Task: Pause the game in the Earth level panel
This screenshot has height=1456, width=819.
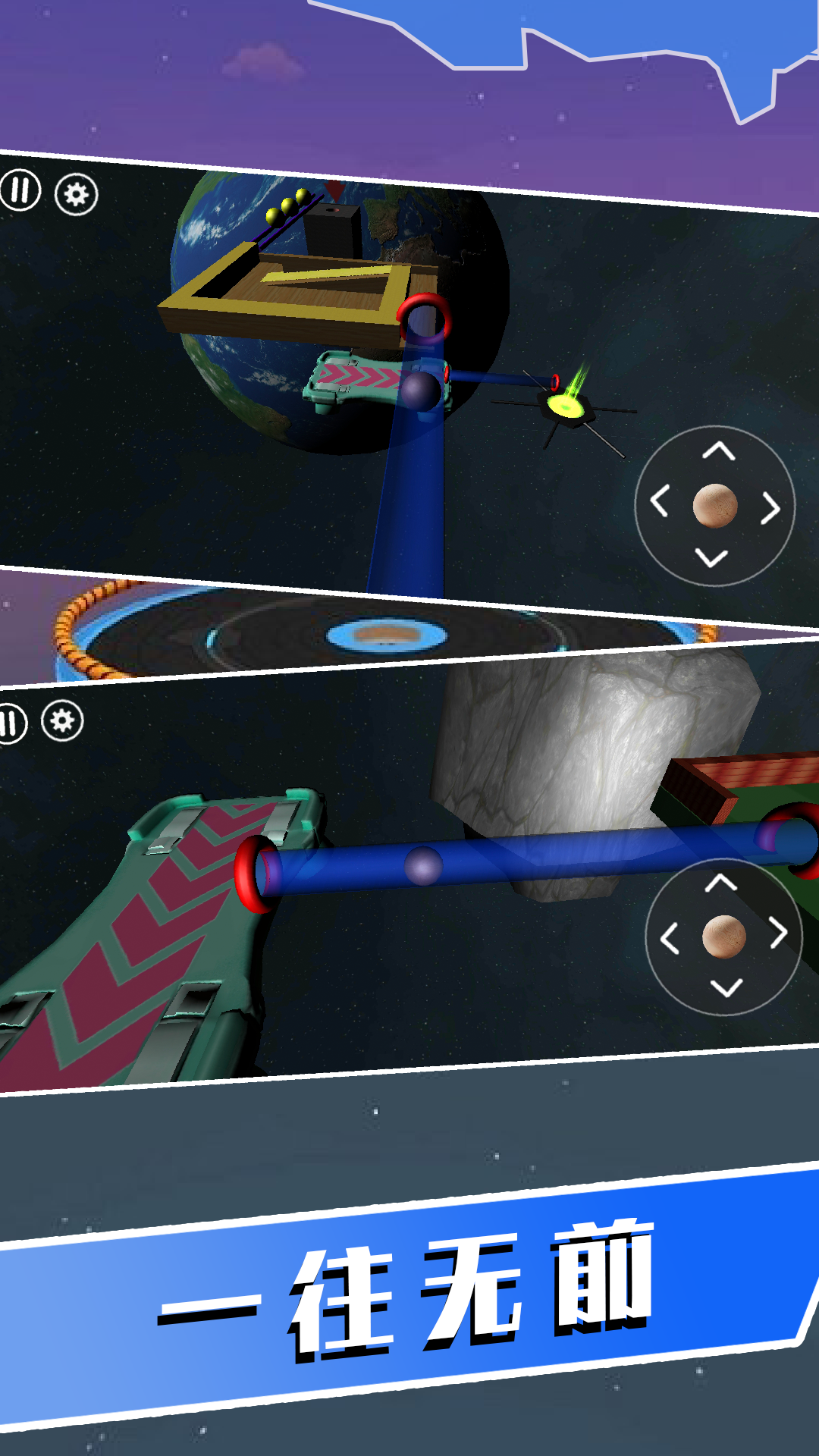Action: pyautogui.click(x=20, y=190)
